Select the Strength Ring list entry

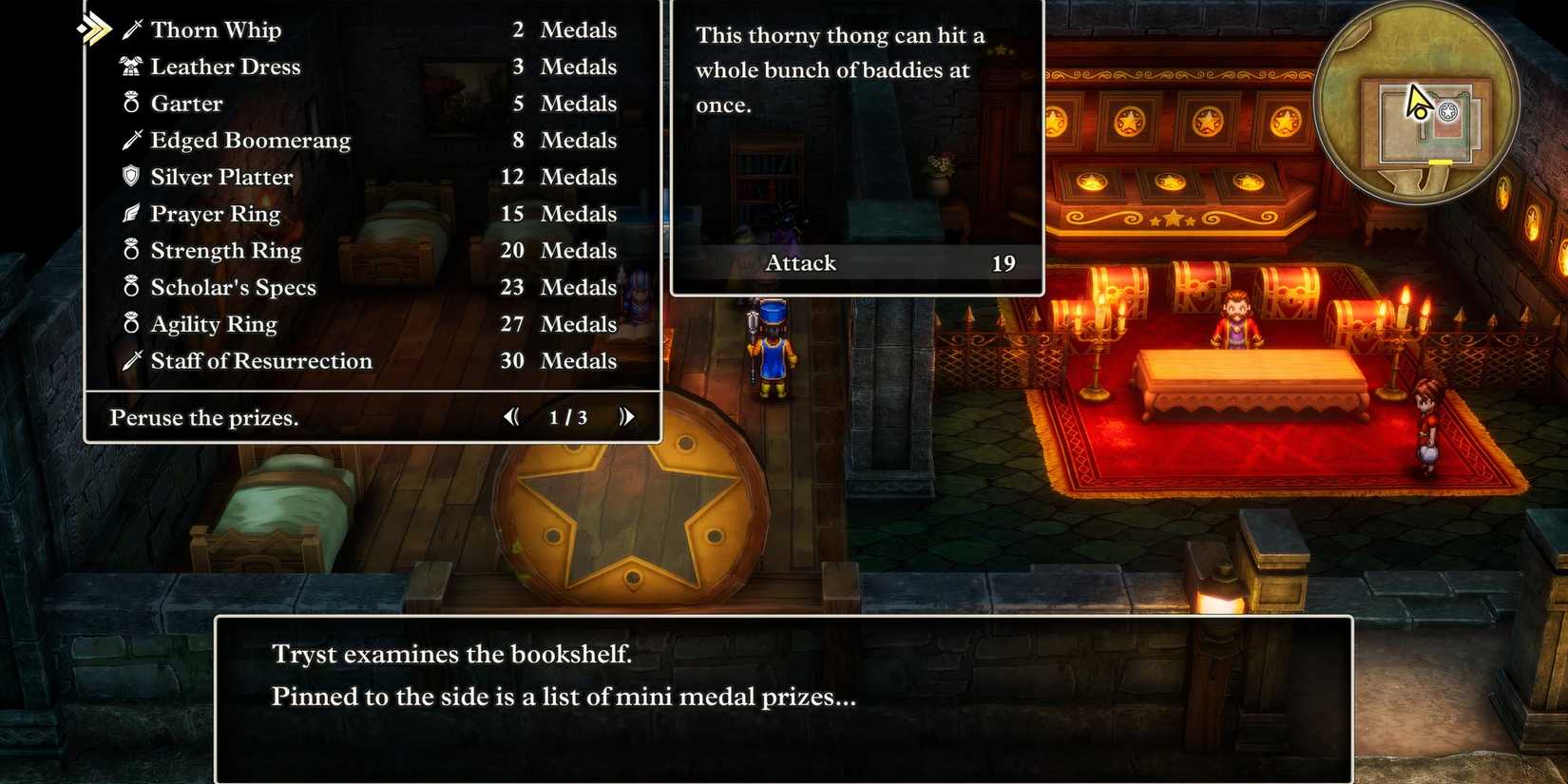pyautogui.click(x=225, y=250)
